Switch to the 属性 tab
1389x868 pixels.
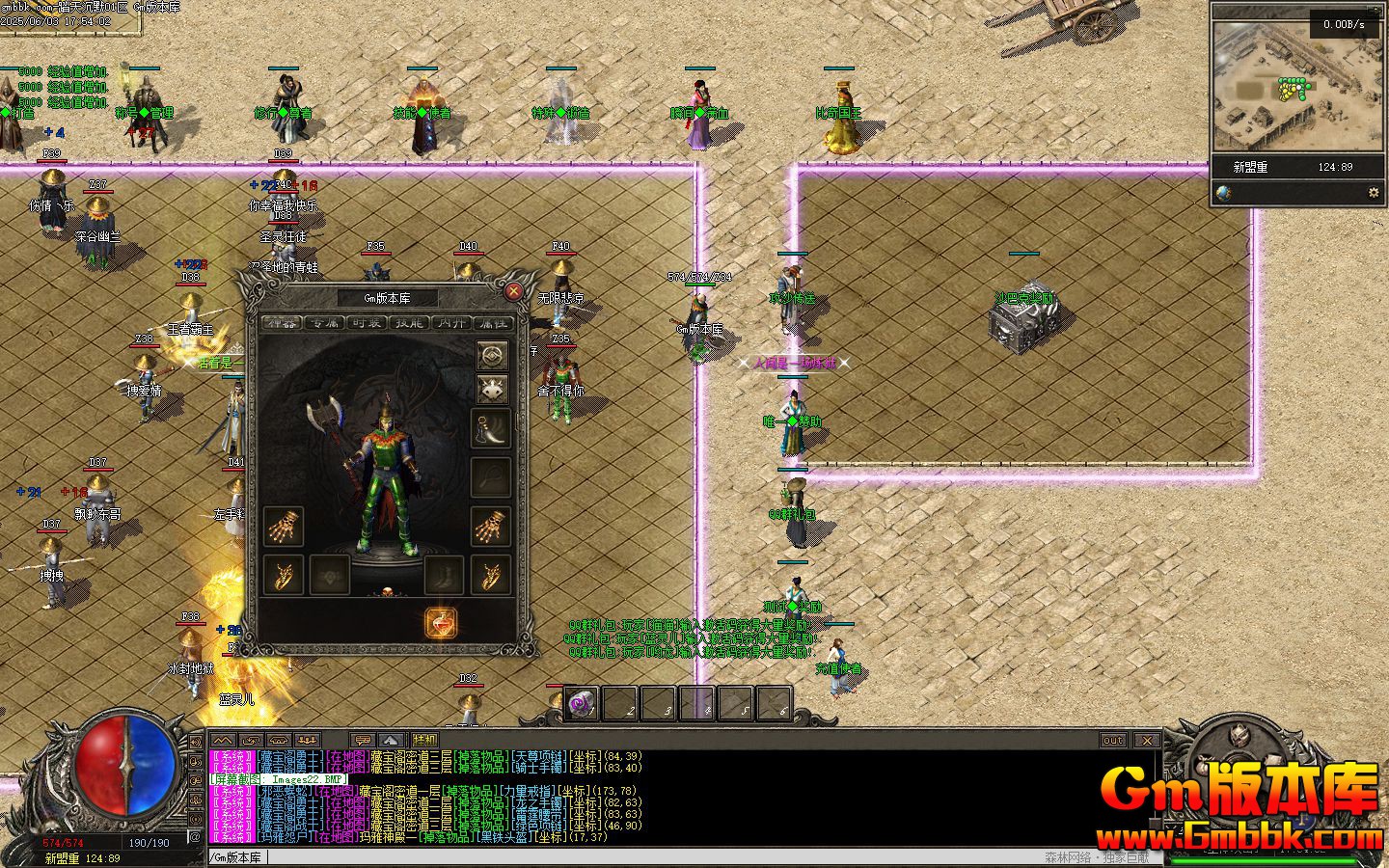click(493, 323)
